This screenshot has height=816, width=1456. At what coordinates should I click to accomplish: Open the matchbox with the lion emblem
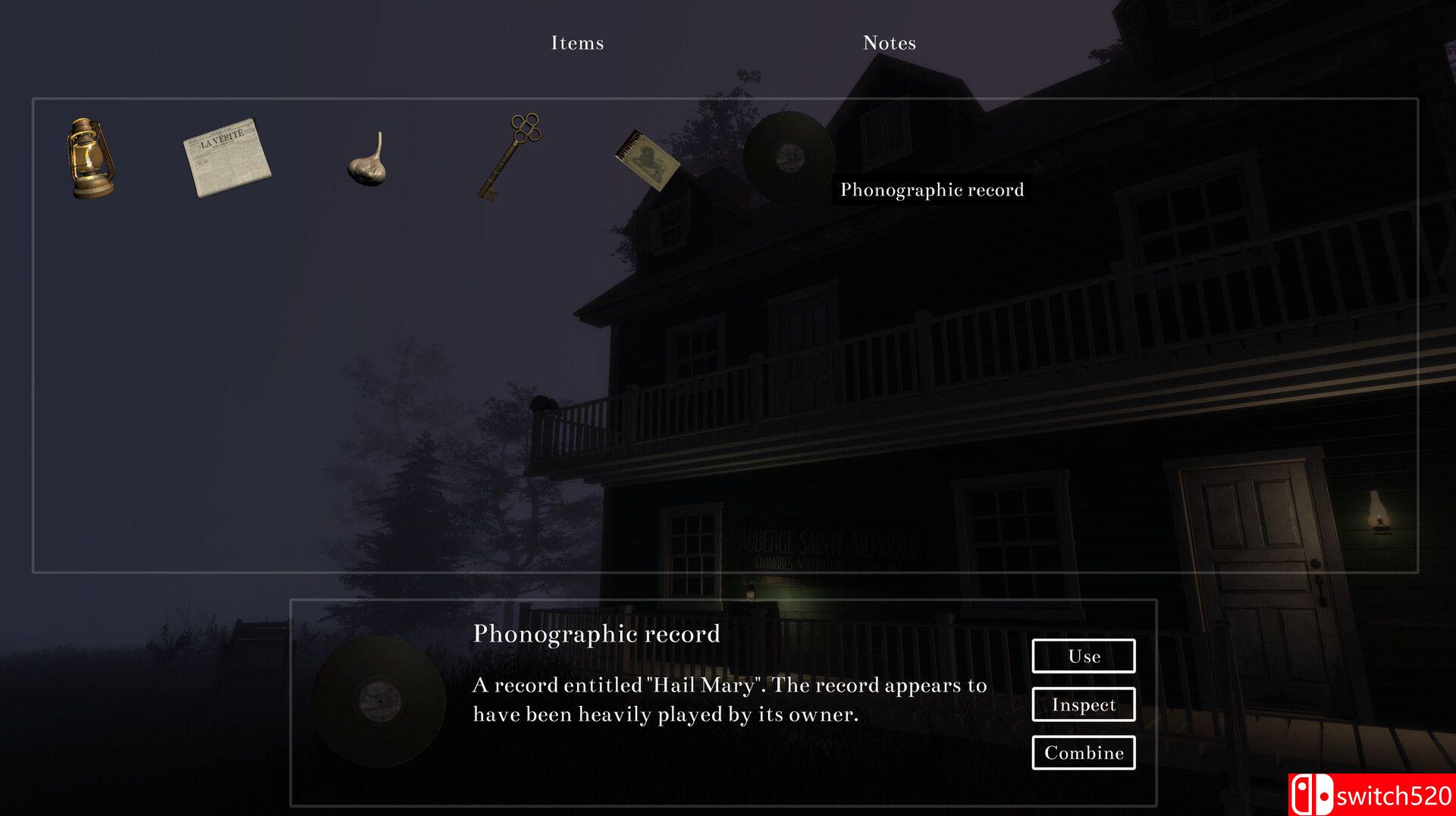click(x=651, y=159)
